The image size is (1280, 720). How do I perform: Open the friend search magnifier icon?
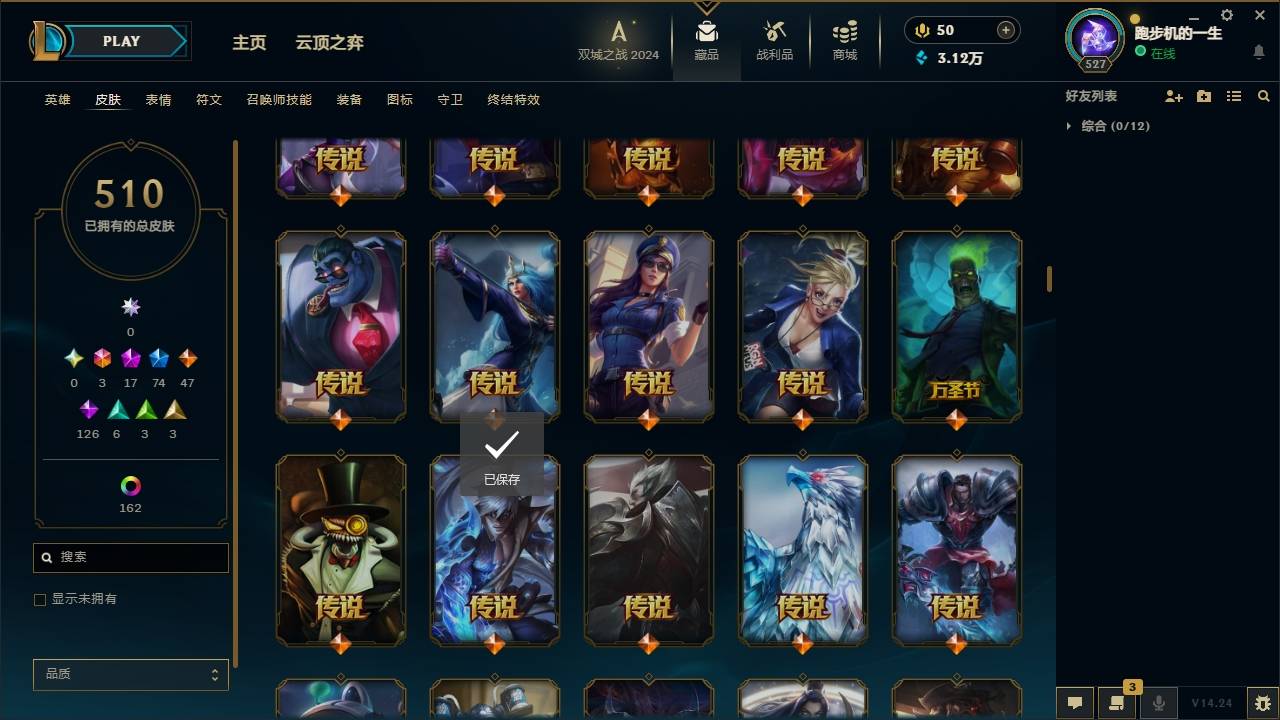coord(1264,96)
